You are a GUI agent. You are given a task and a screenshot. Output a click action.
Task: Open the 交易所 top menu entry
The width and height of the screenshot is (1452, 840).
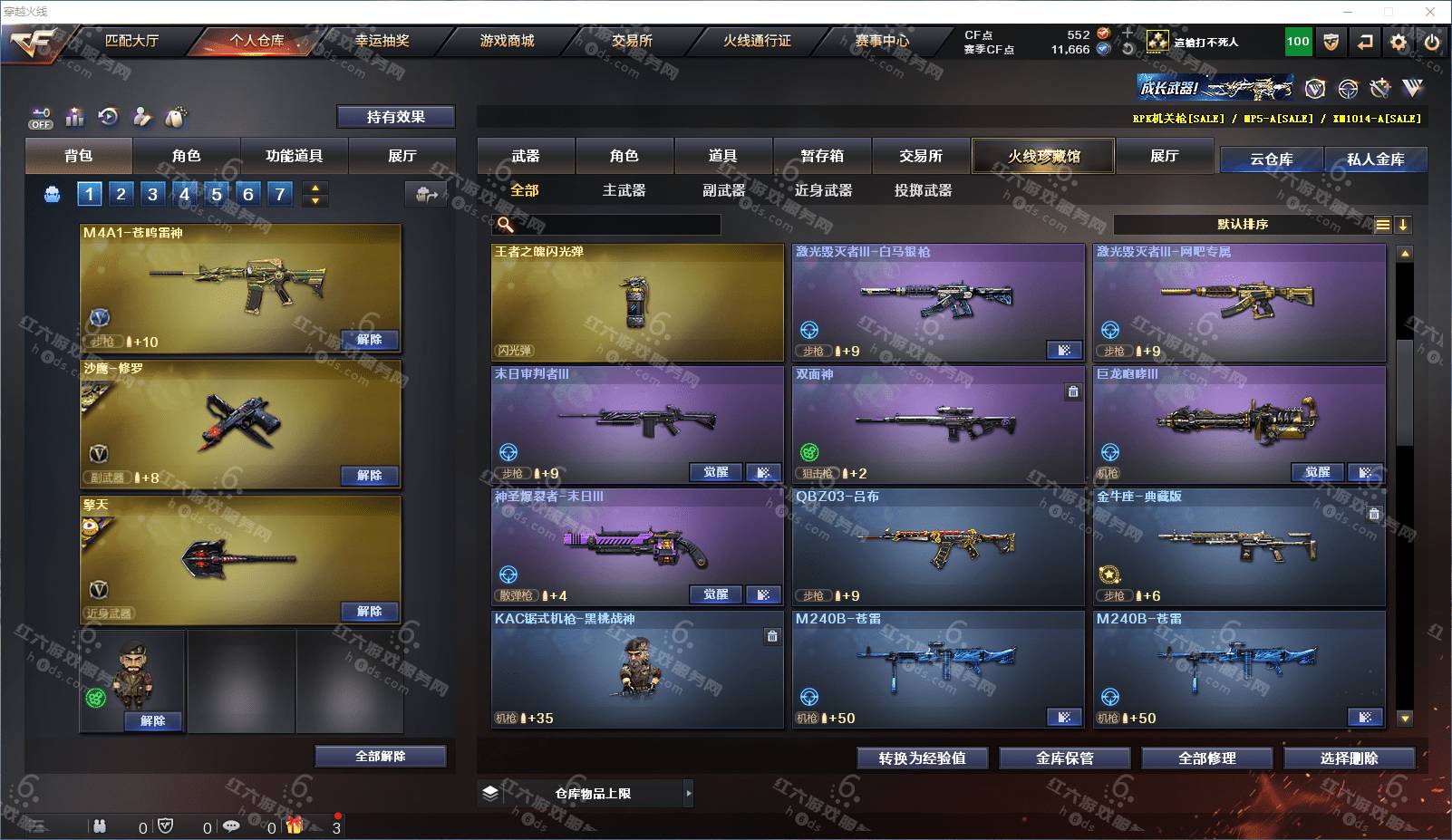pyautogui.click(x=632, y=41)
